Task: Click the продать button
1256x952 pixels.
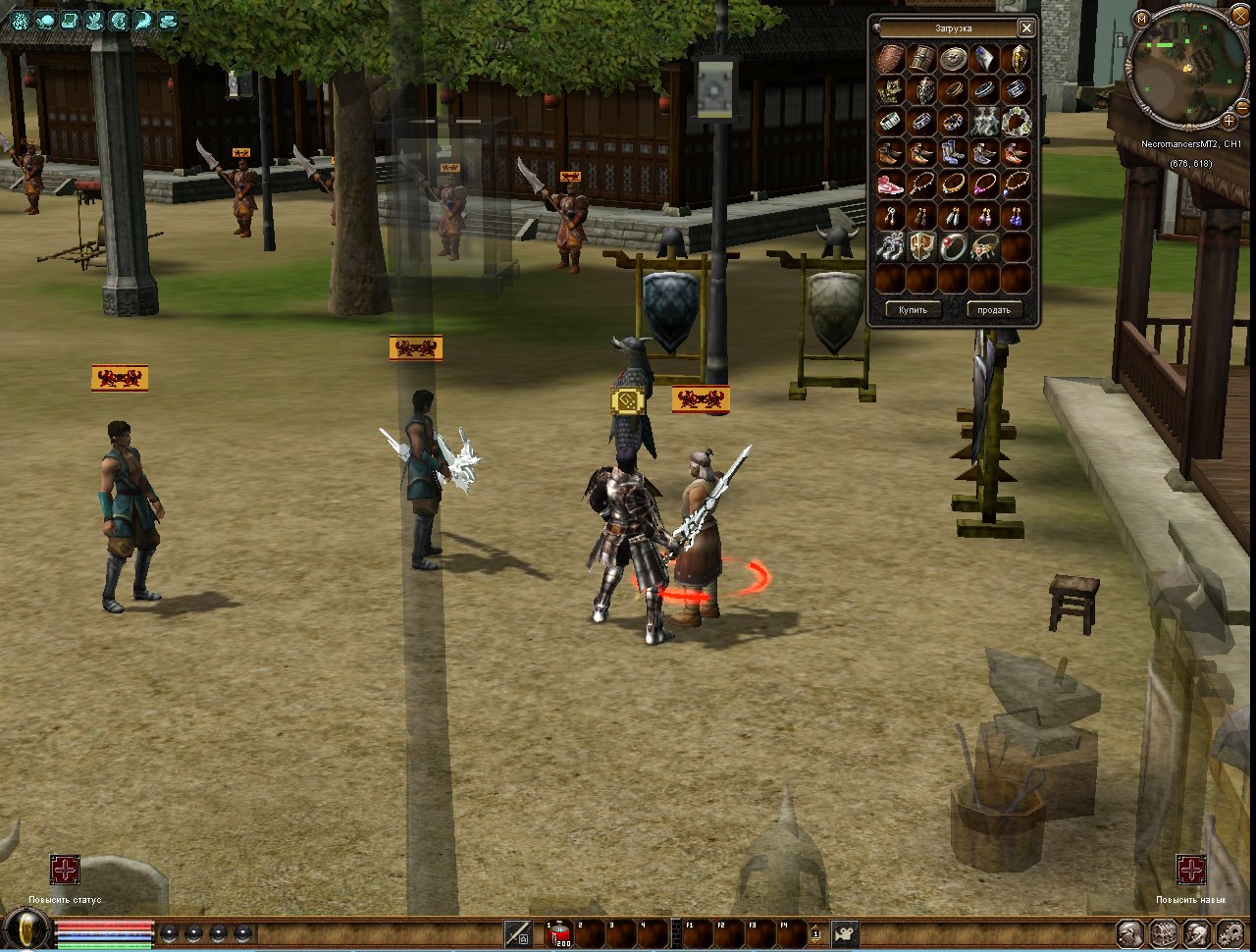Action: 993,309
